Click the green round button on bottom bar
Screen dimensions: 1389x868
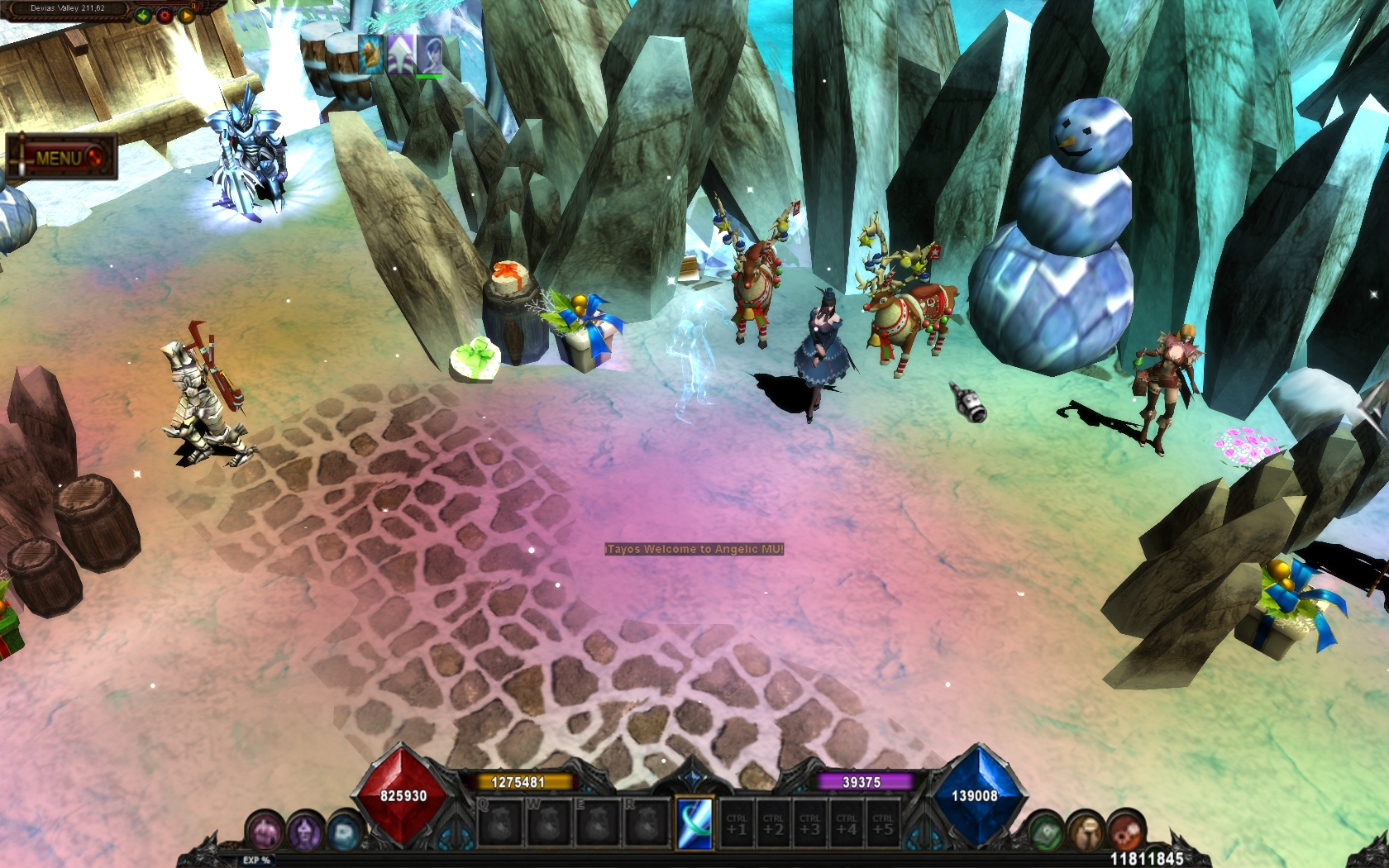(x=1046, y=831)
